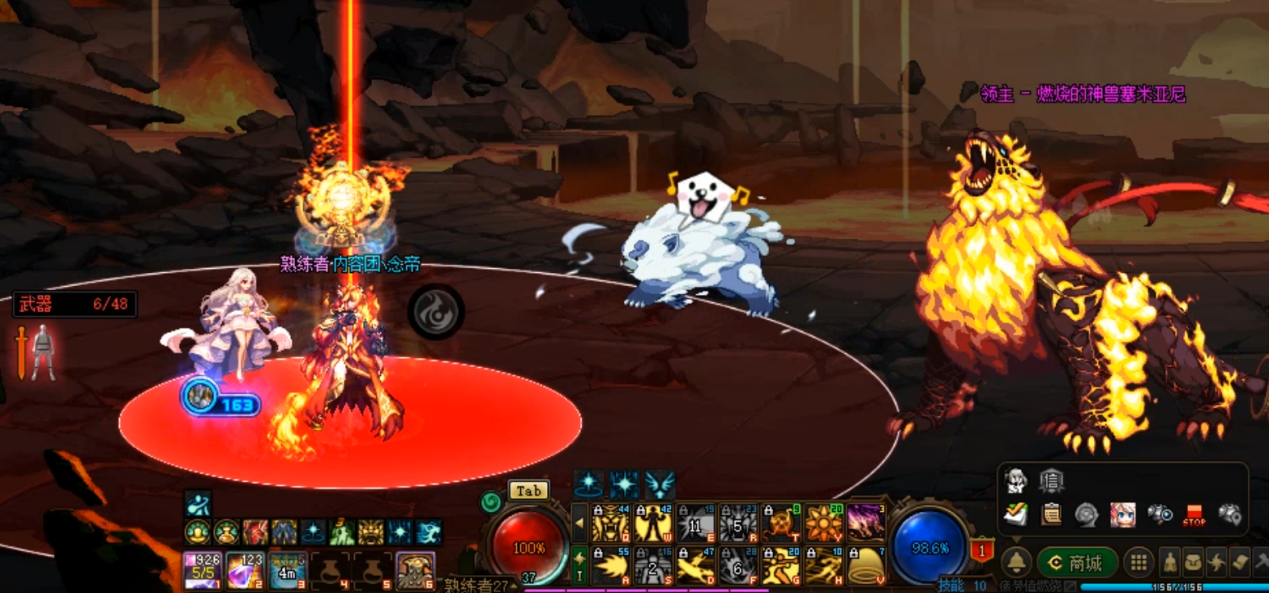
Task: Click the golden lion face buff icon
Action: [x=371, y=532]
